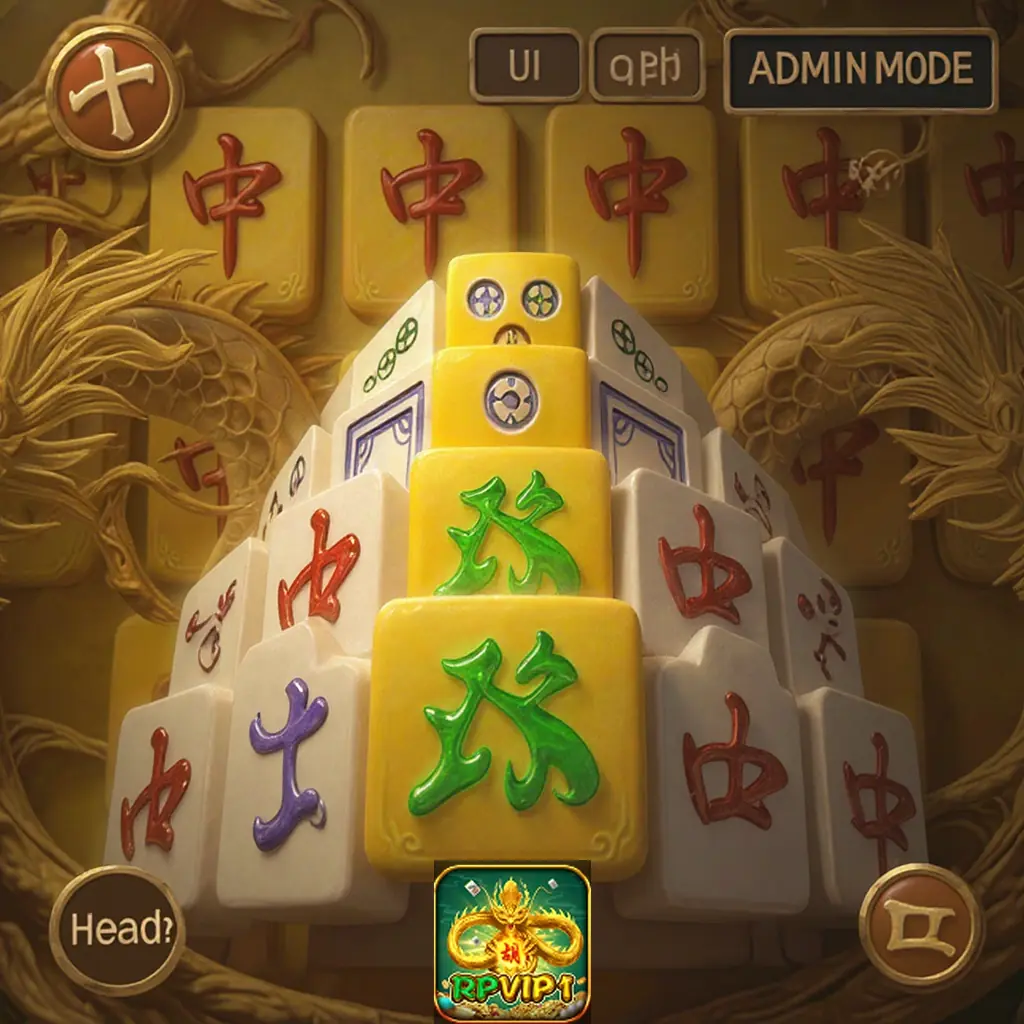Choose the yellow tile with two circles
Viewport: 1024px width, 1024px height.
pos(513,301)
